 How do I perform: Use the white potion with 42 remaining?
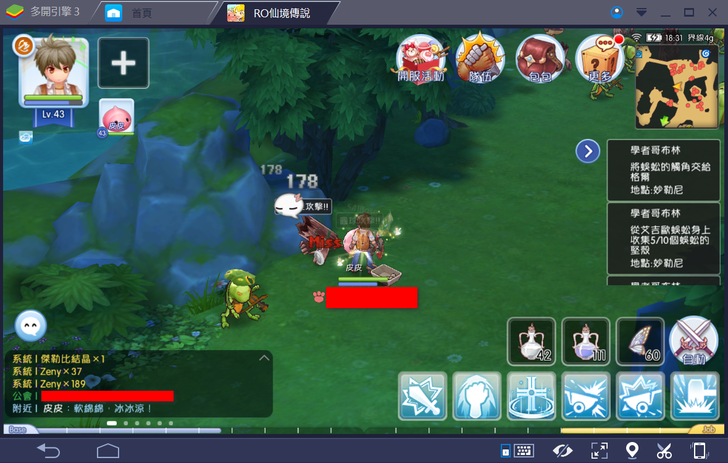(x=531, y=341)
